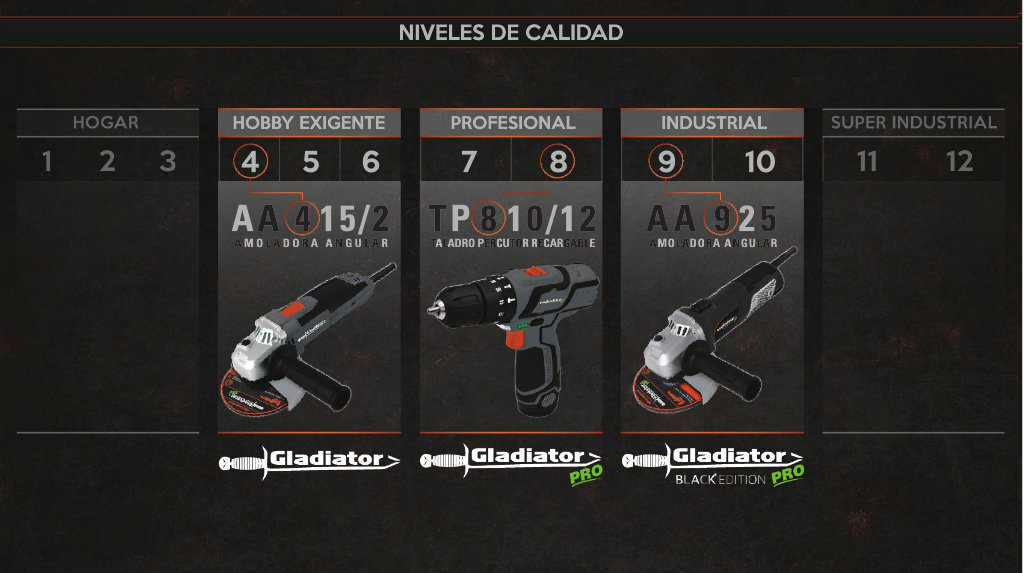Click the NIVELES DE CALIDAD title bar
This screenshot has width=1024, height=573.
point(511,32)
